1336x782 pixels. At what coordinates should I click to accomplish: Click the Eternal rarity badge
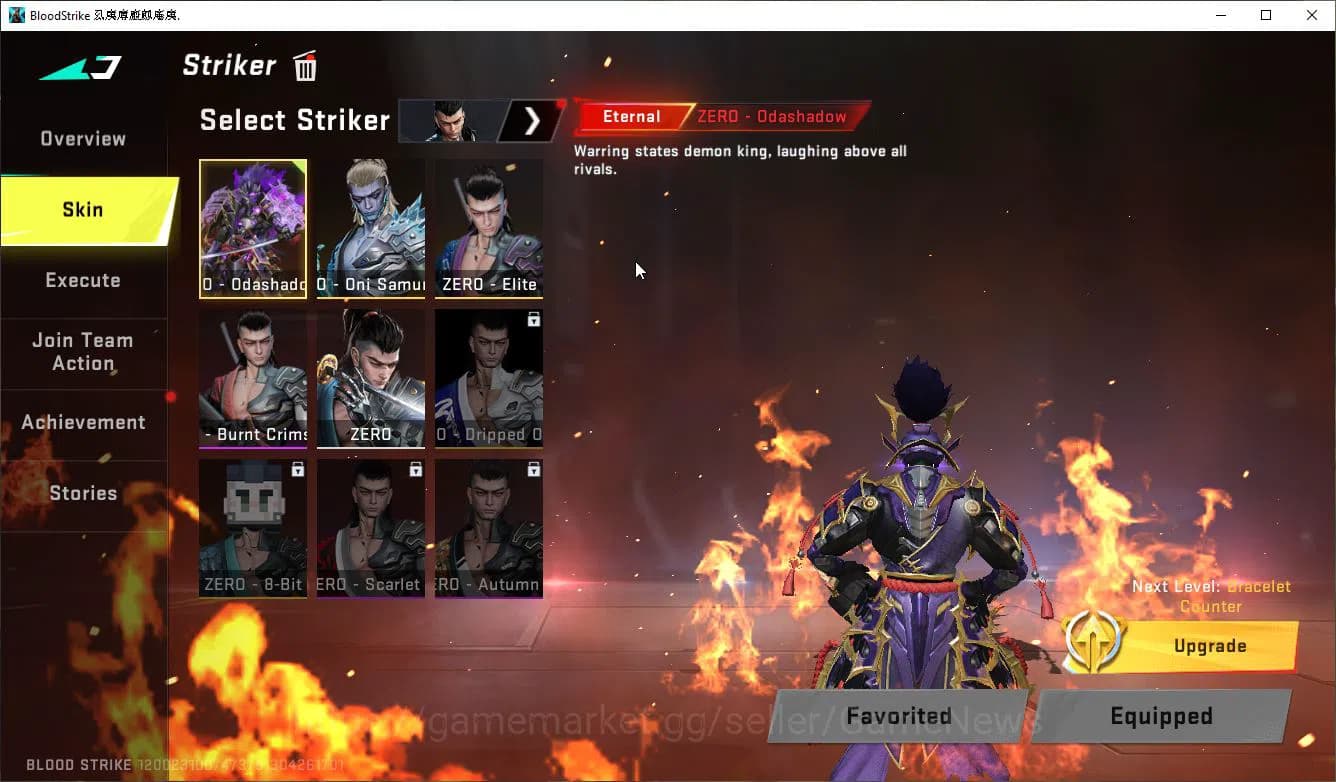click(x=632, y=116)
